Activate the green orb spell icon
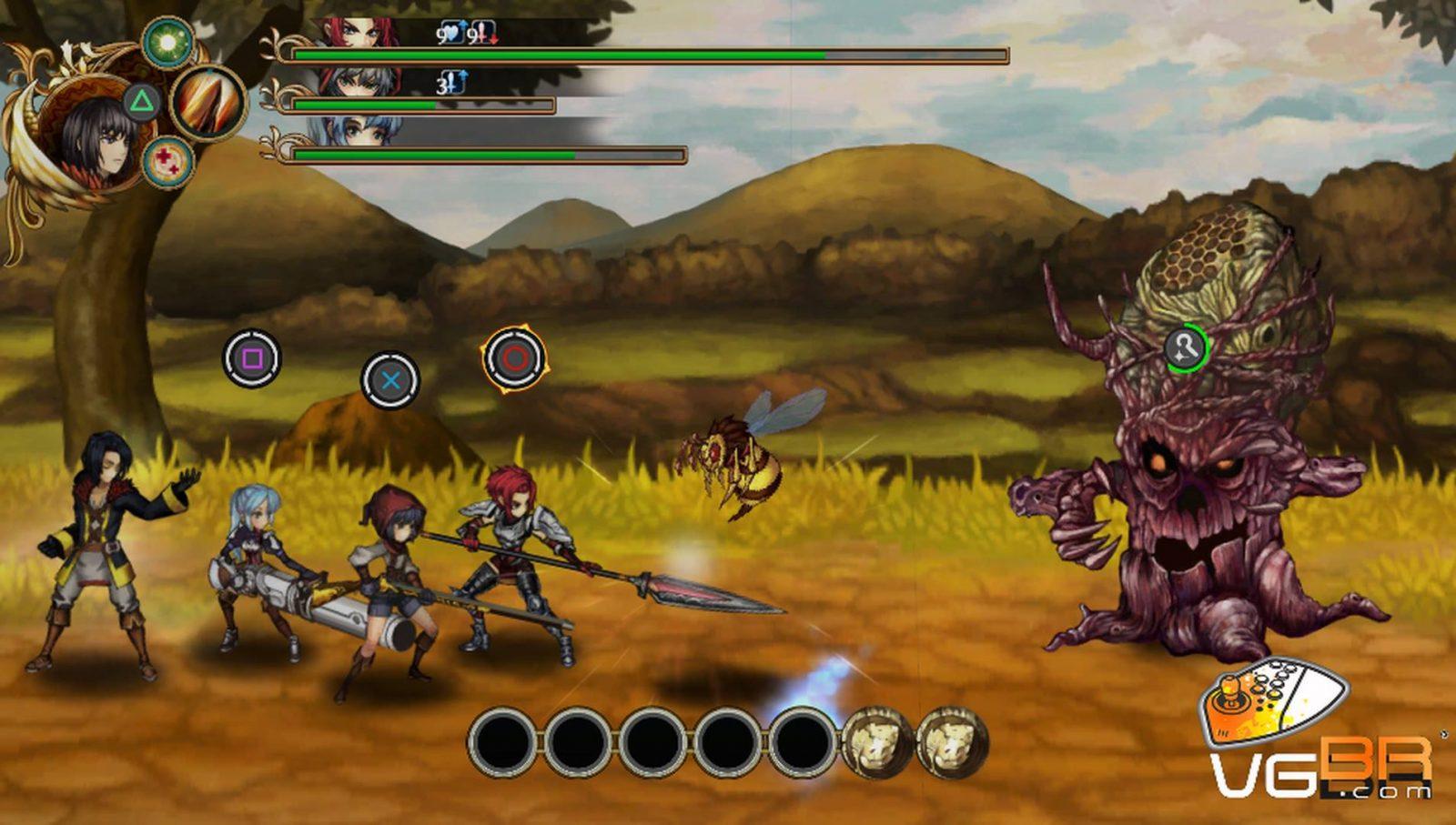 167,43
